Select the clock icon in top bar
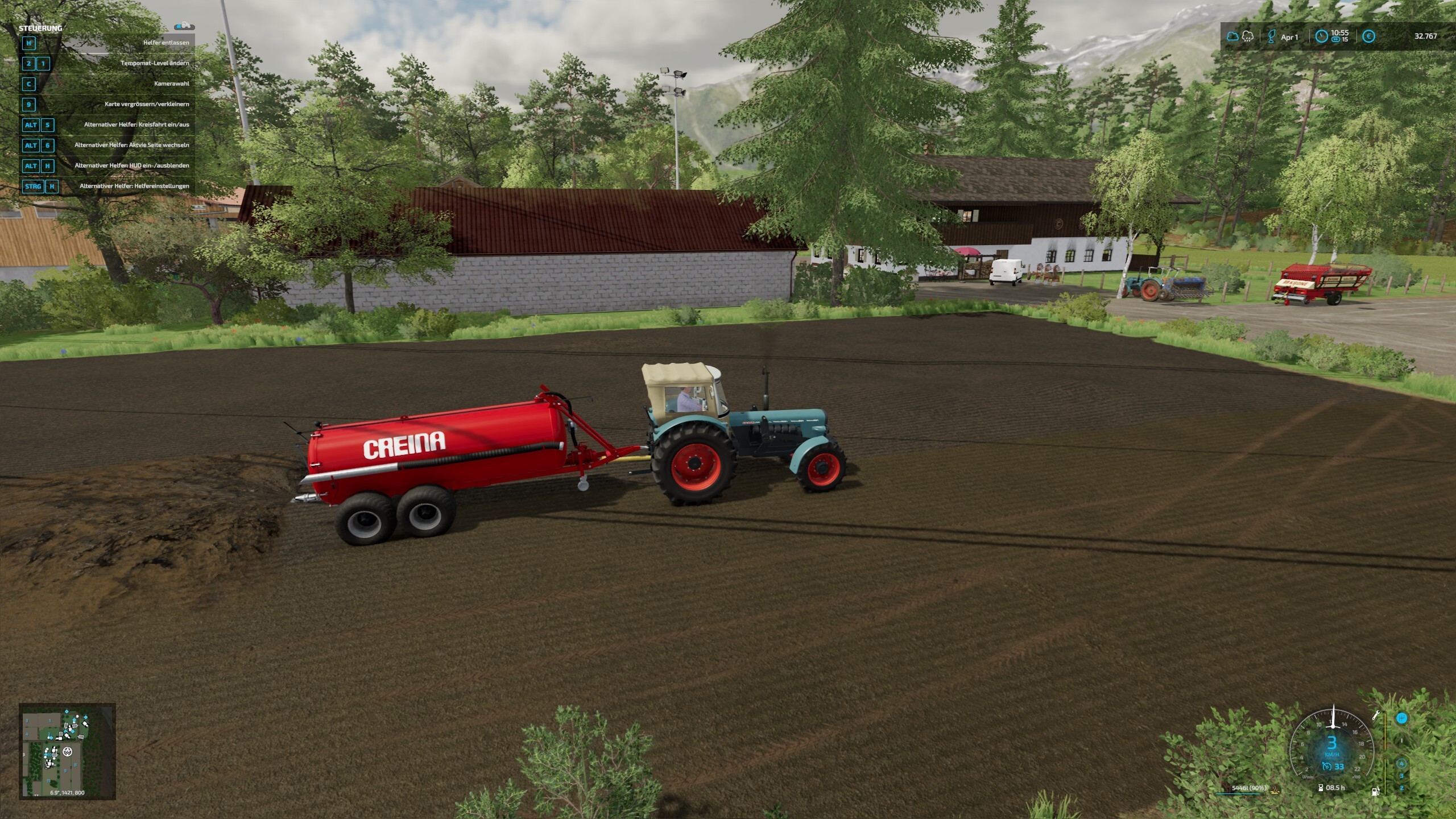This screenshot has height=819, width=1456. (1321, 36)
